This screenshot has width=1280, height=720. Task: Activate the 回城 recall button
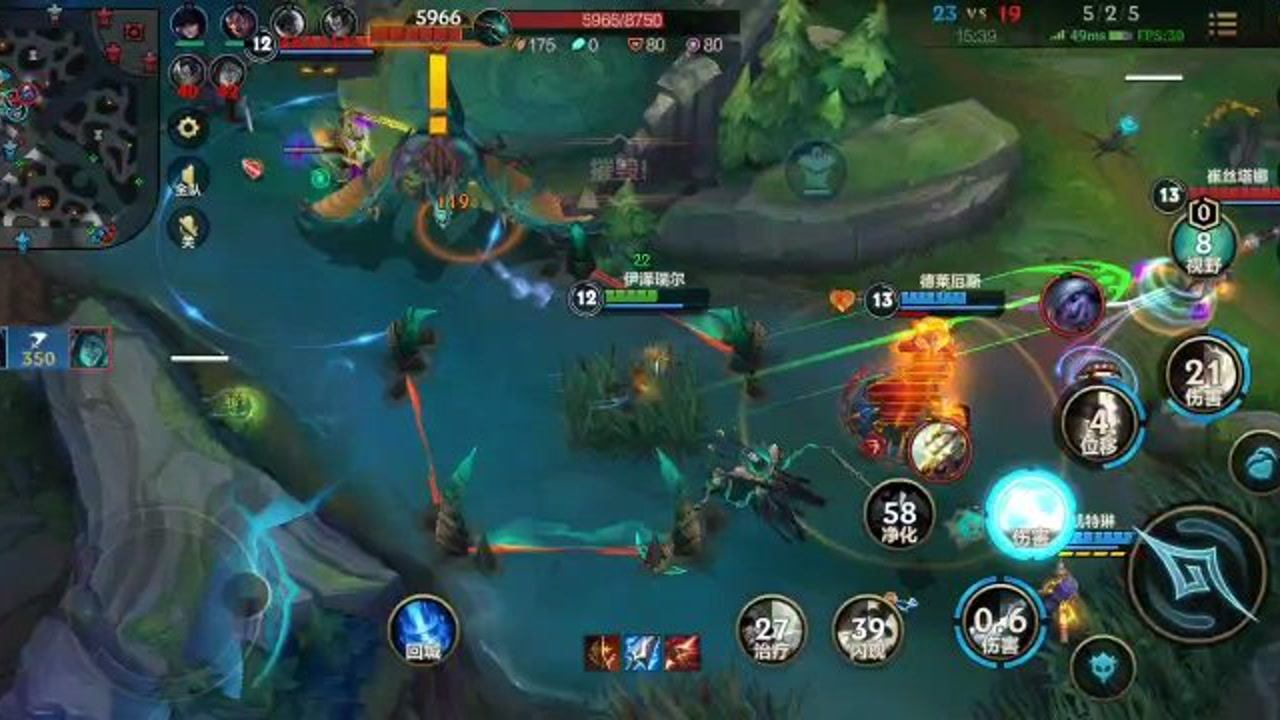(422, 630)
